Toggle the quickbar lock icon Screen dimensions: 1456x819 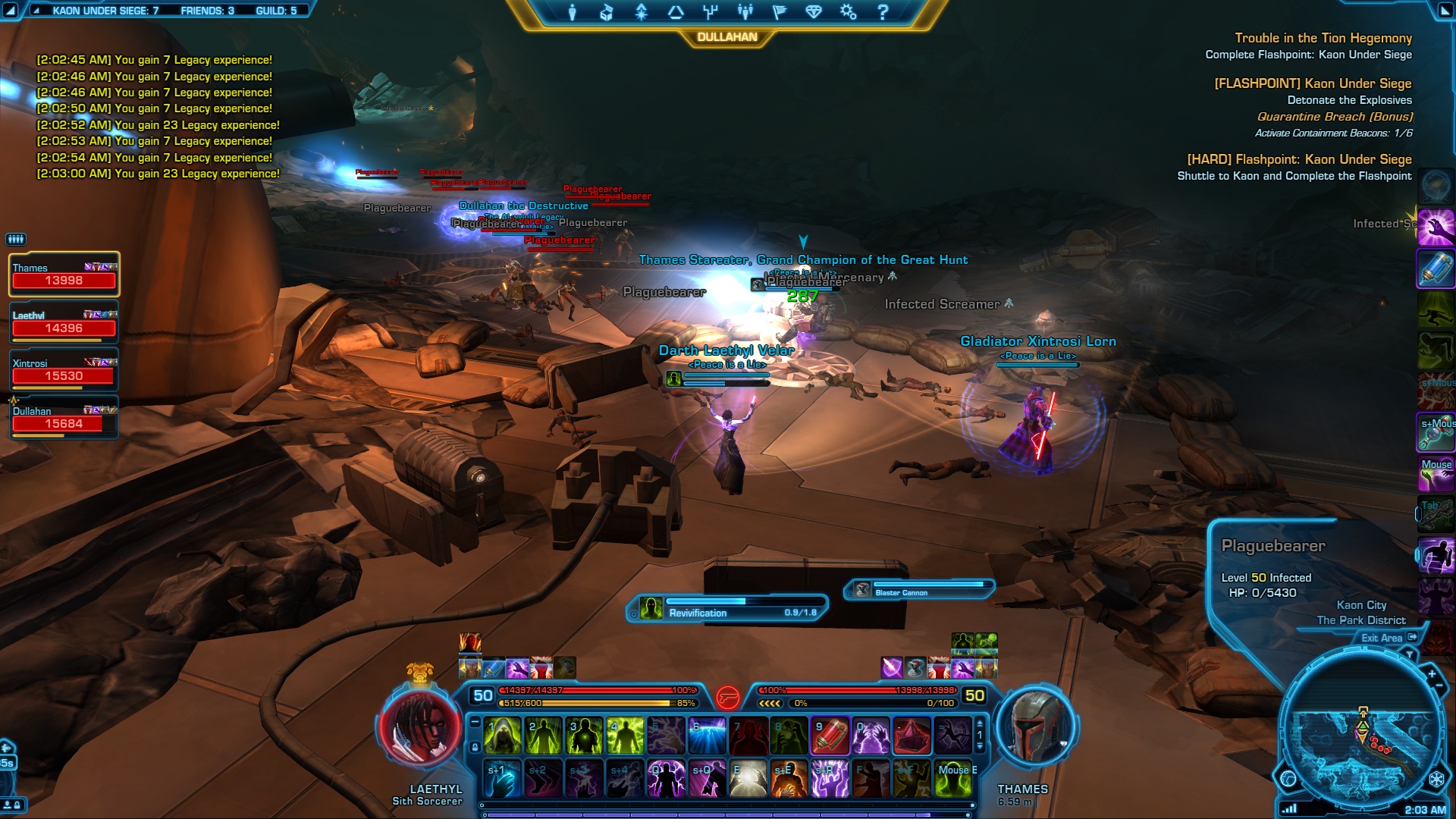[475, 747]
